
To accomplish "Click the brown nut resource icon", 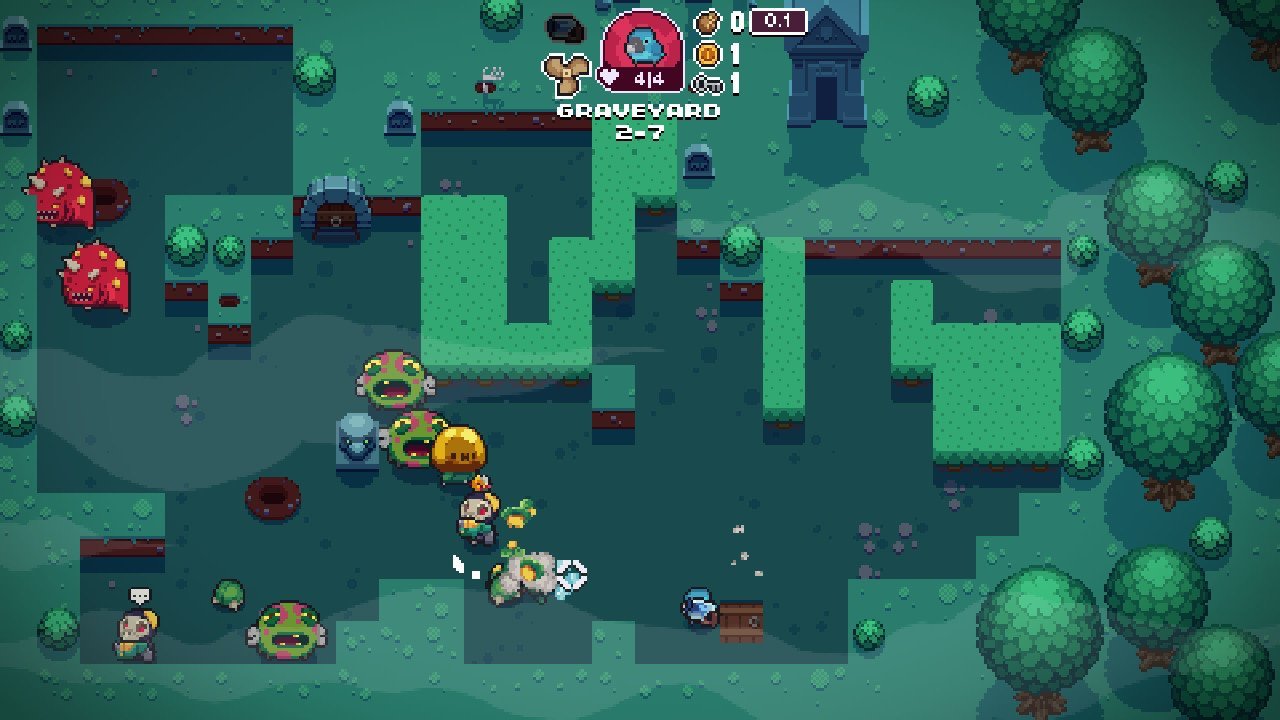I will pos(708,22).
